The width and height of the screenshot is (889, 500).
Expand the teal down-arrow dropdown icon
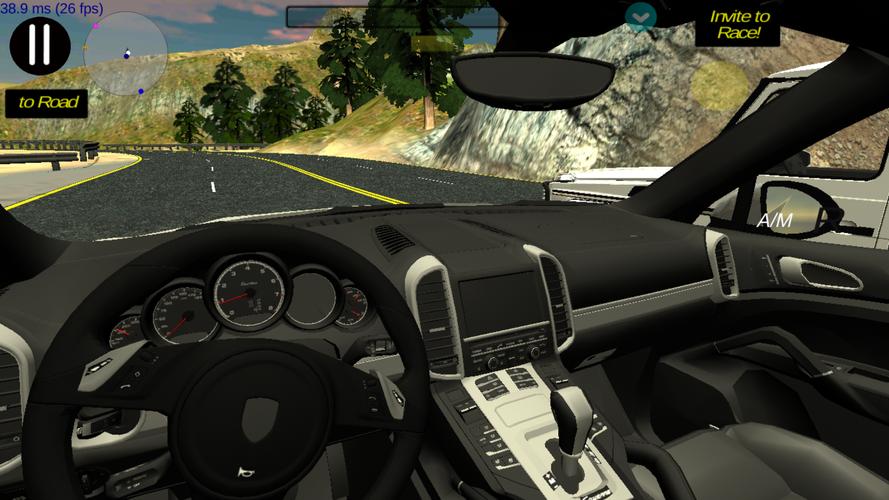(x=641, y=15)
